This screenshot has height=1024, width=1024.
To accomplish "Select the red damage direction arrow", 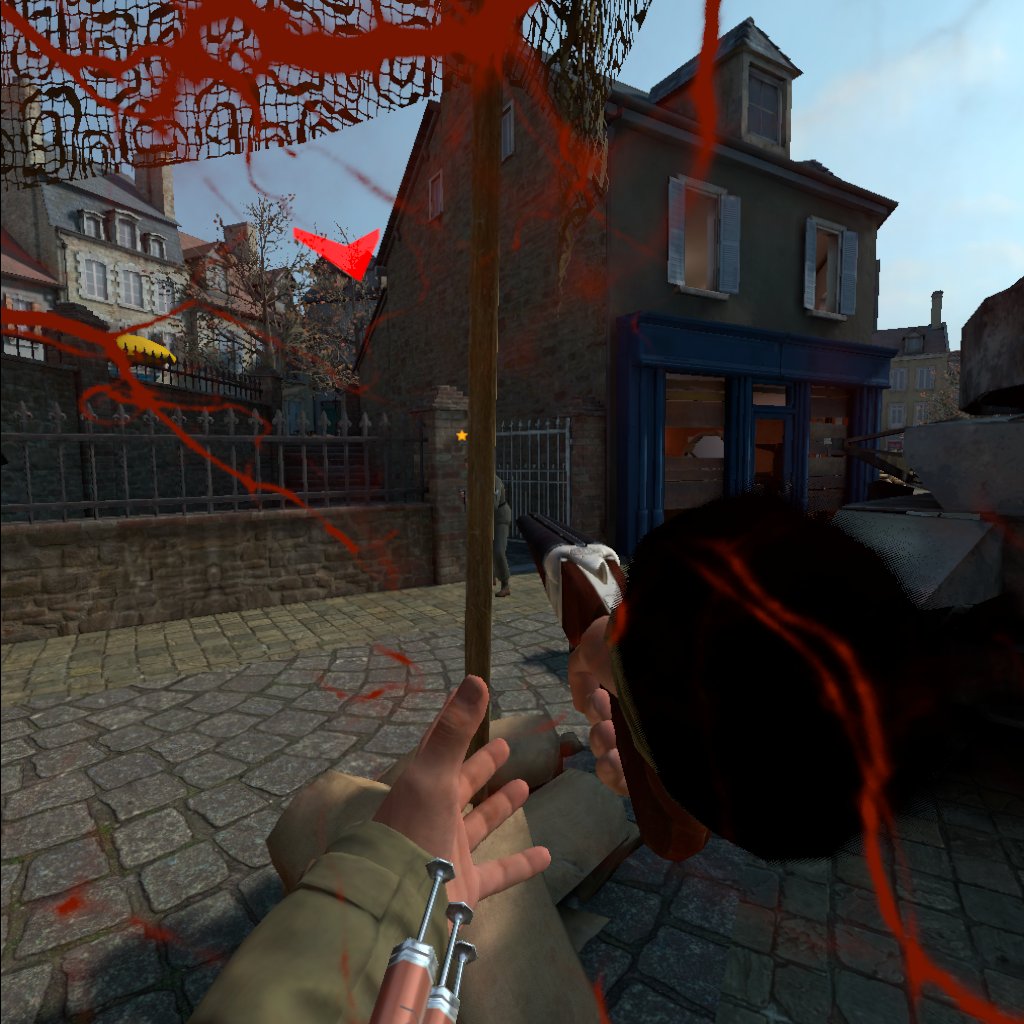I will (340, 251).
